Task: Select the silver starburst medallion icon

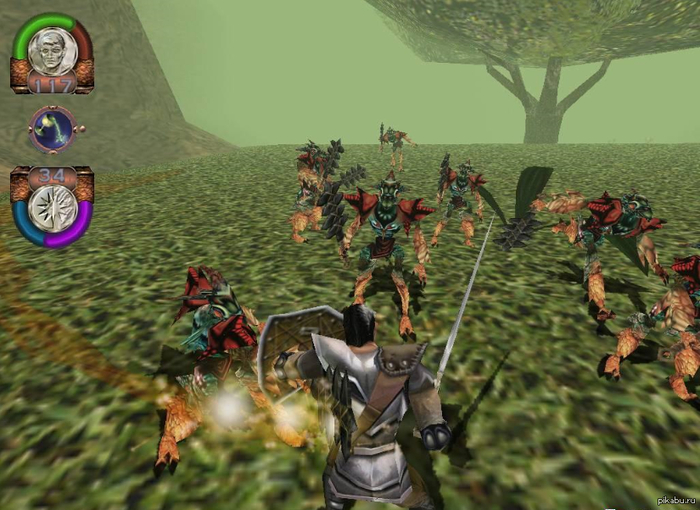Action: 51,208
